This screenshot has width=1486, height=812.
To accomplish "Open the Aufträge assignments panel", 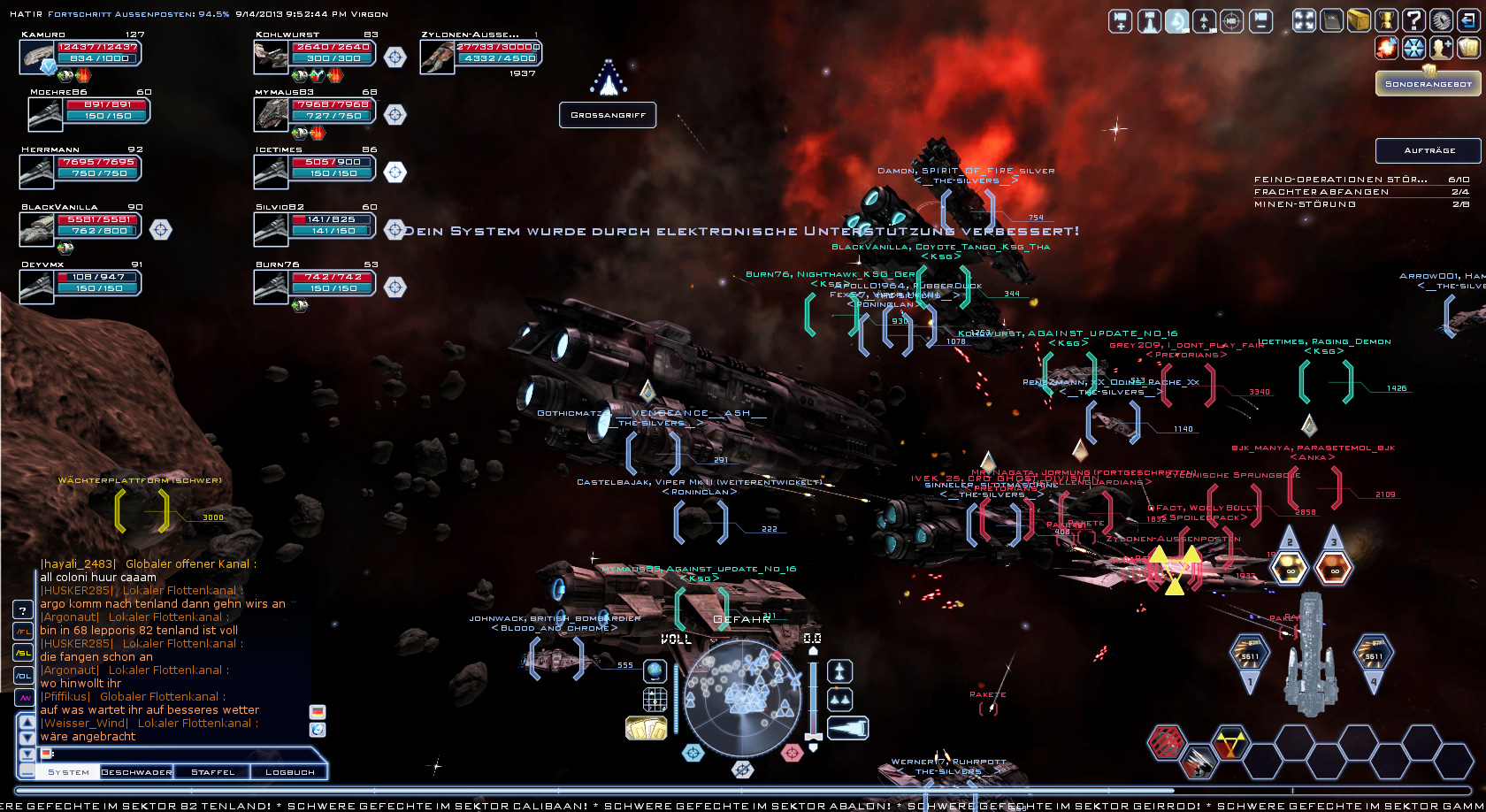I will pyautogui.click(x=1428, y=150).
